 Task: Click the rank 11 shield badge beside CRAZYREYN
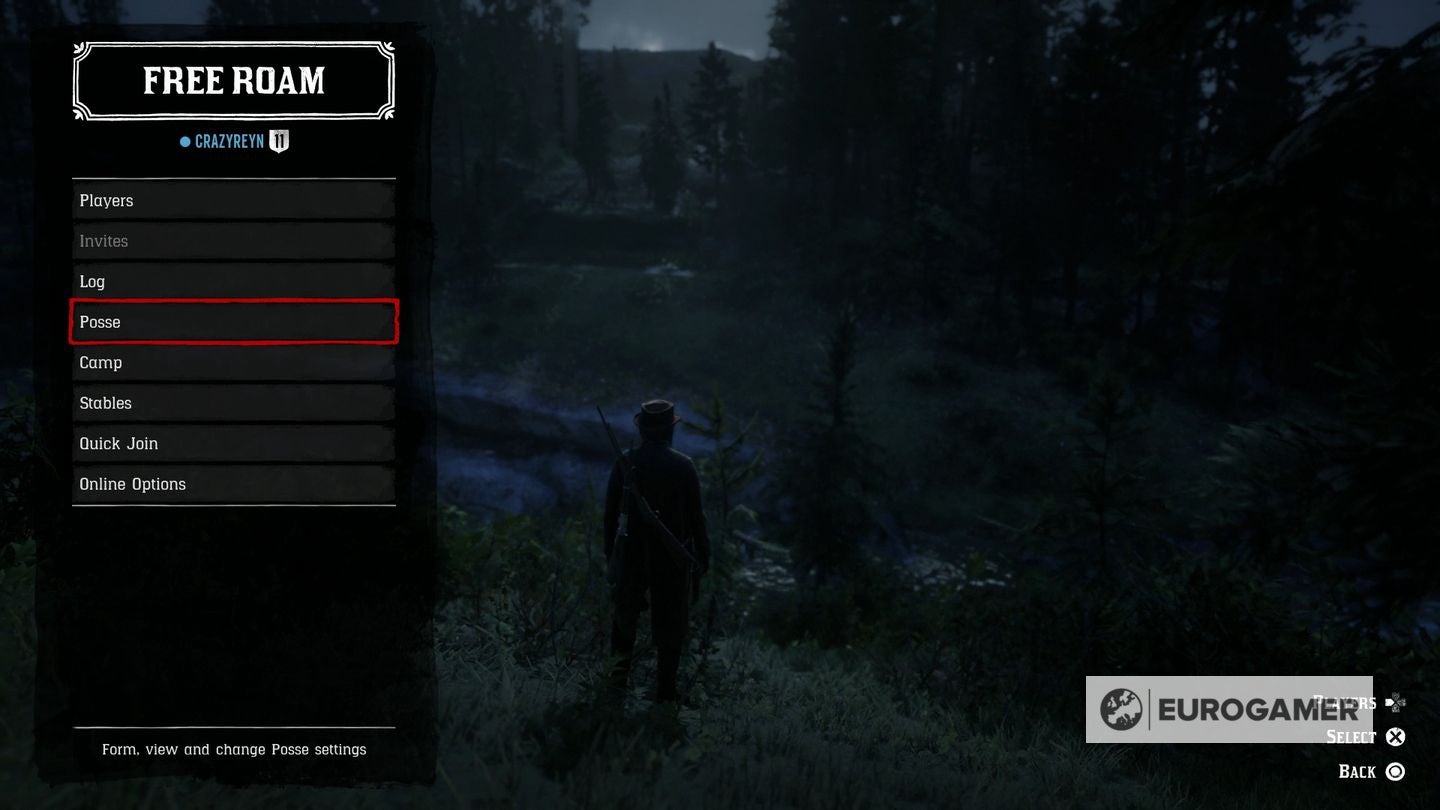pyautogui.click(x=277, y=141)
